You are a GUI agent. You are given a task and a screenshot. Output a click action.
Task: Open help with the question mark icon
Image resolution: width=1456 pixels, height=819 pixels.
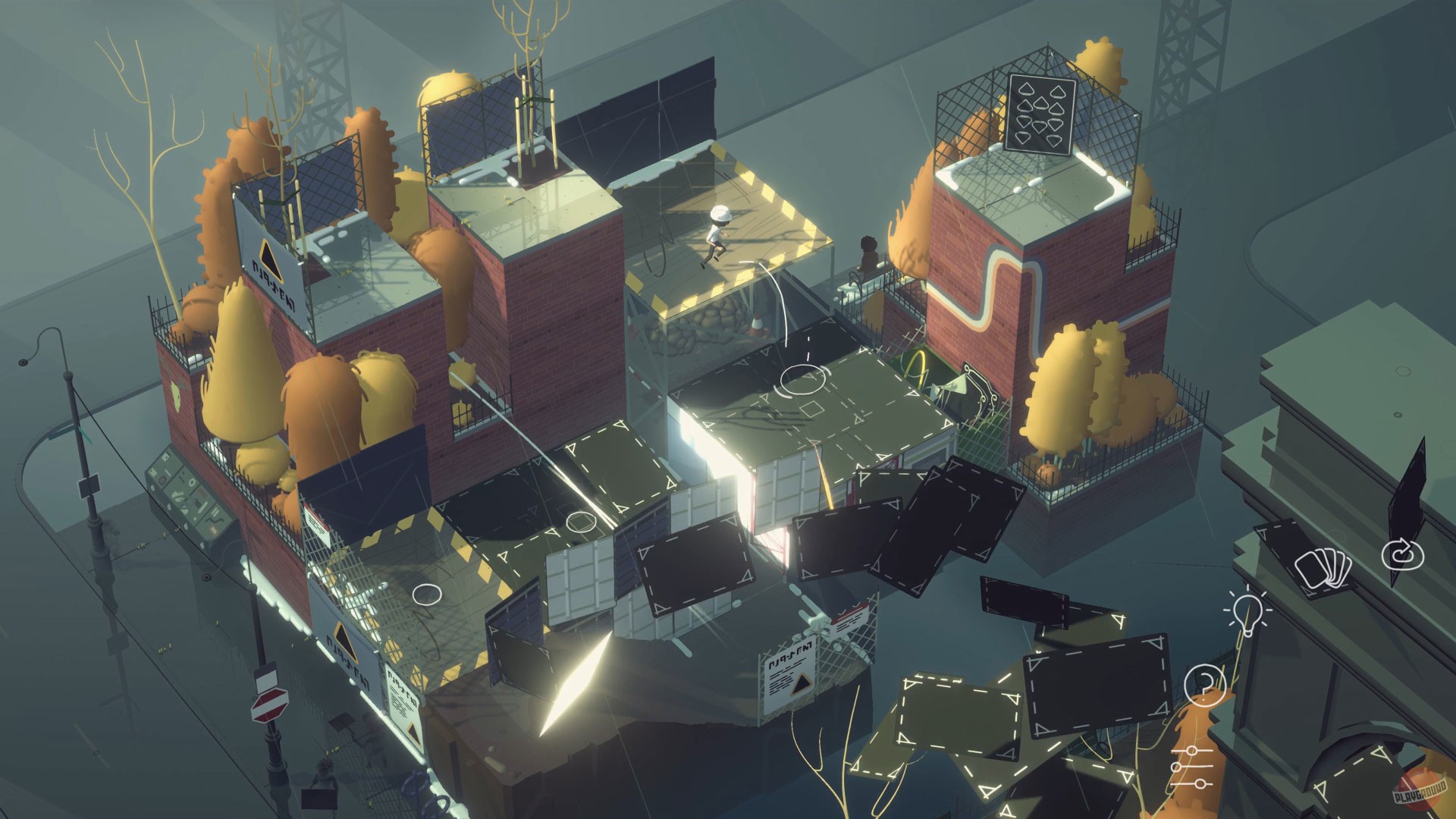click(x=1205, y=684)
